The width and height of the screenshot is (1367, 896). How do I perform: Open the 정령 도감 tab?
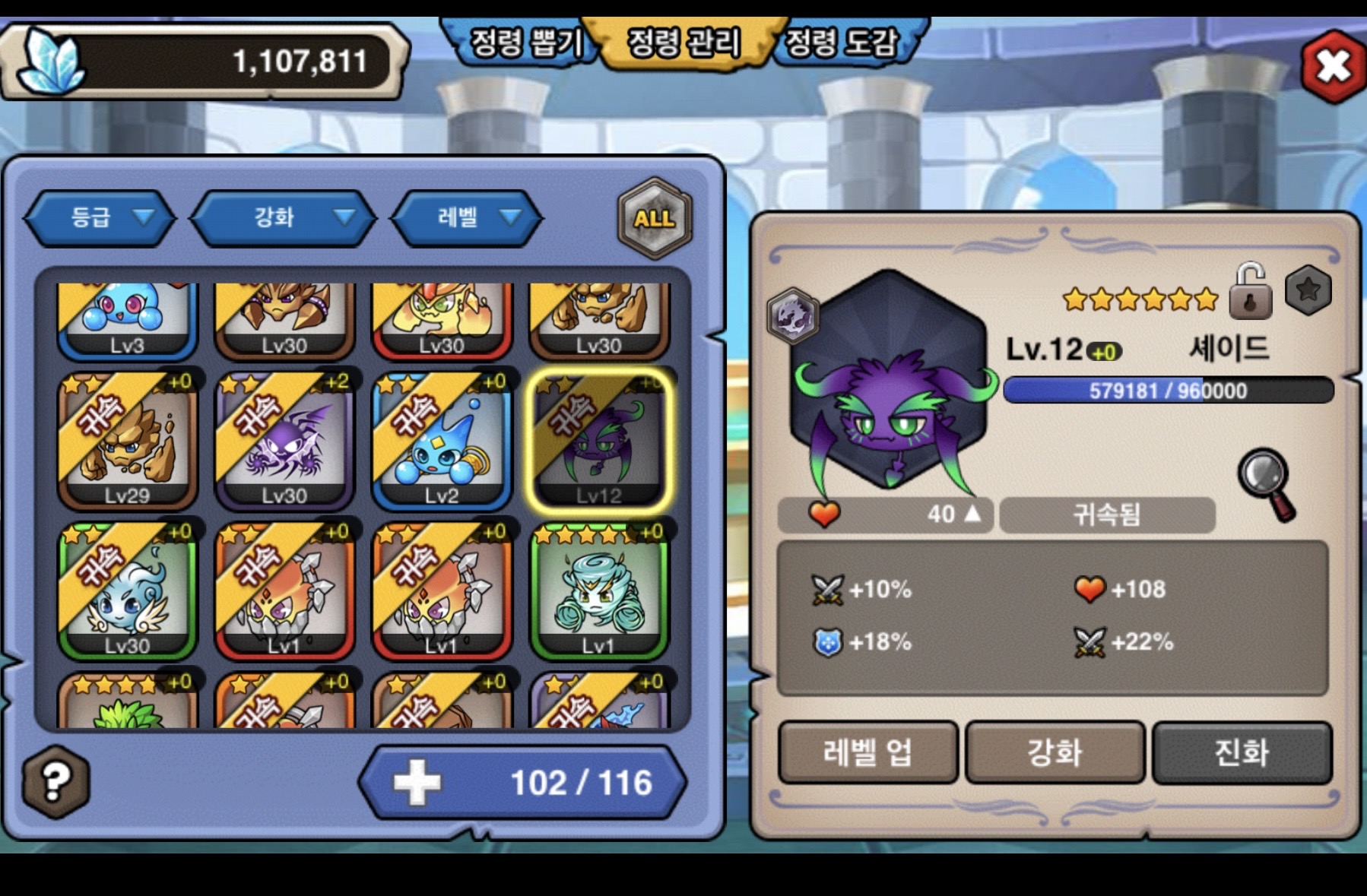tap(842, 43)
